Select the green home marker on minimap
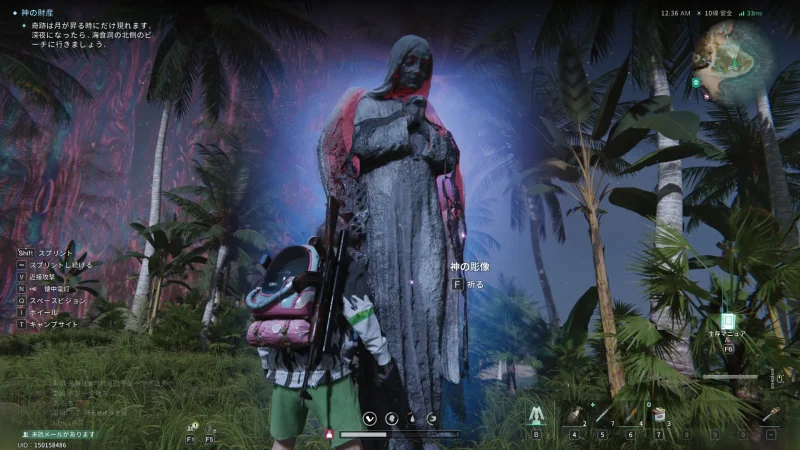The image size is (800, 450). [x=696, y=82]
